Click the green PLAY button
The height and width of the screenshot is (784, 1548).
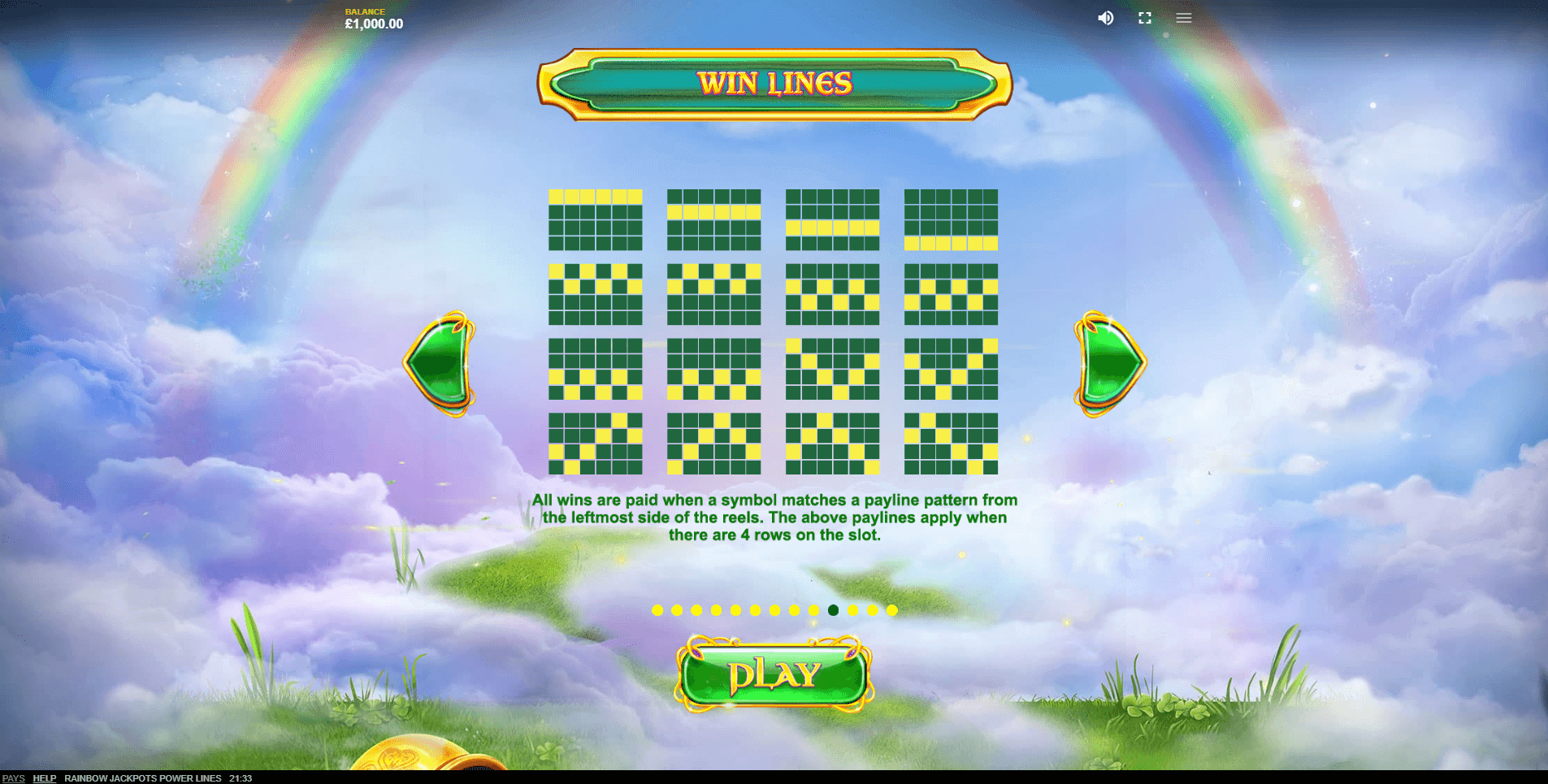(x=774, y=674)
